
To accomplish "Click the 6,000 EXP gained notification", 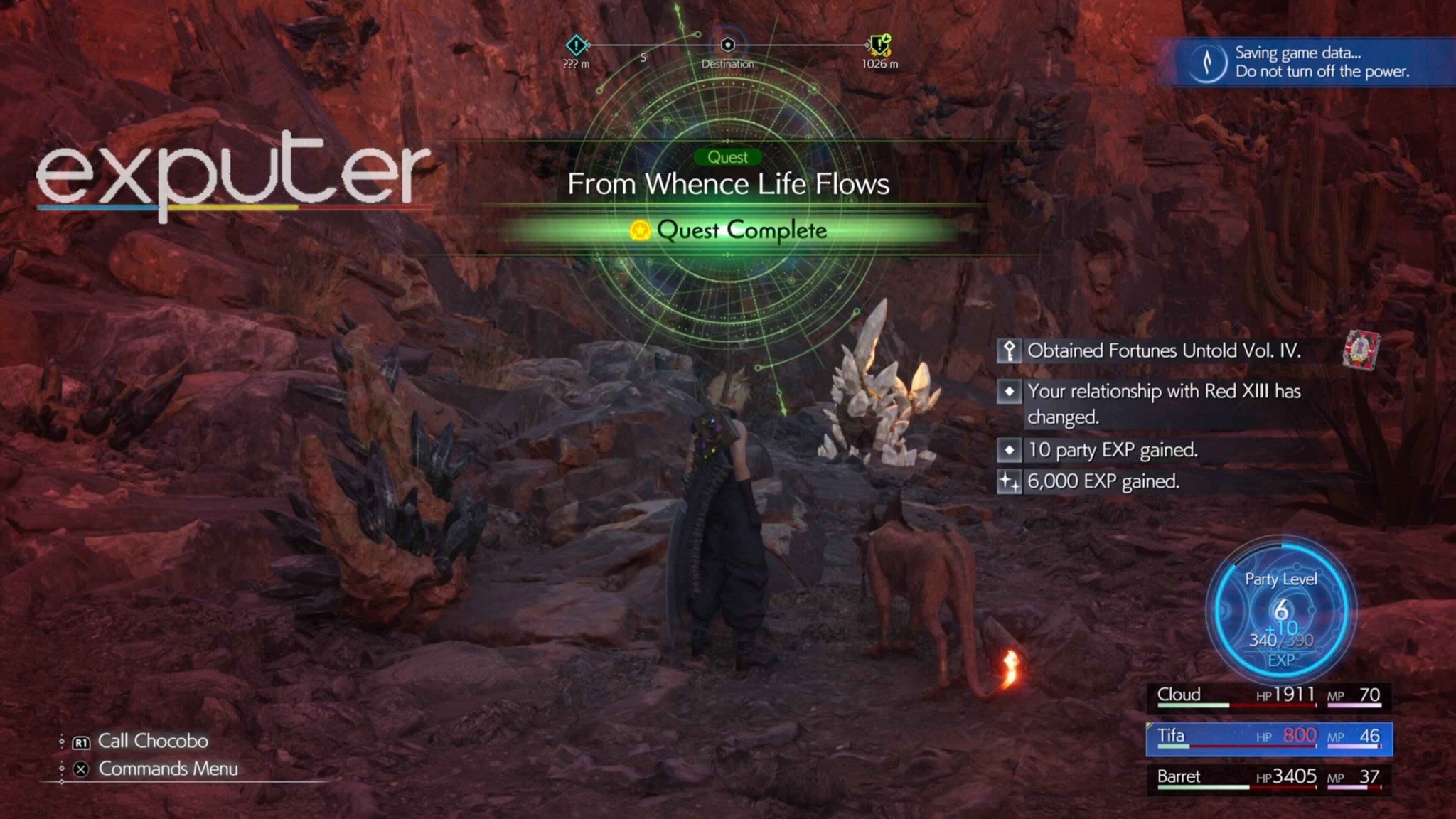I will [1102, 481].
